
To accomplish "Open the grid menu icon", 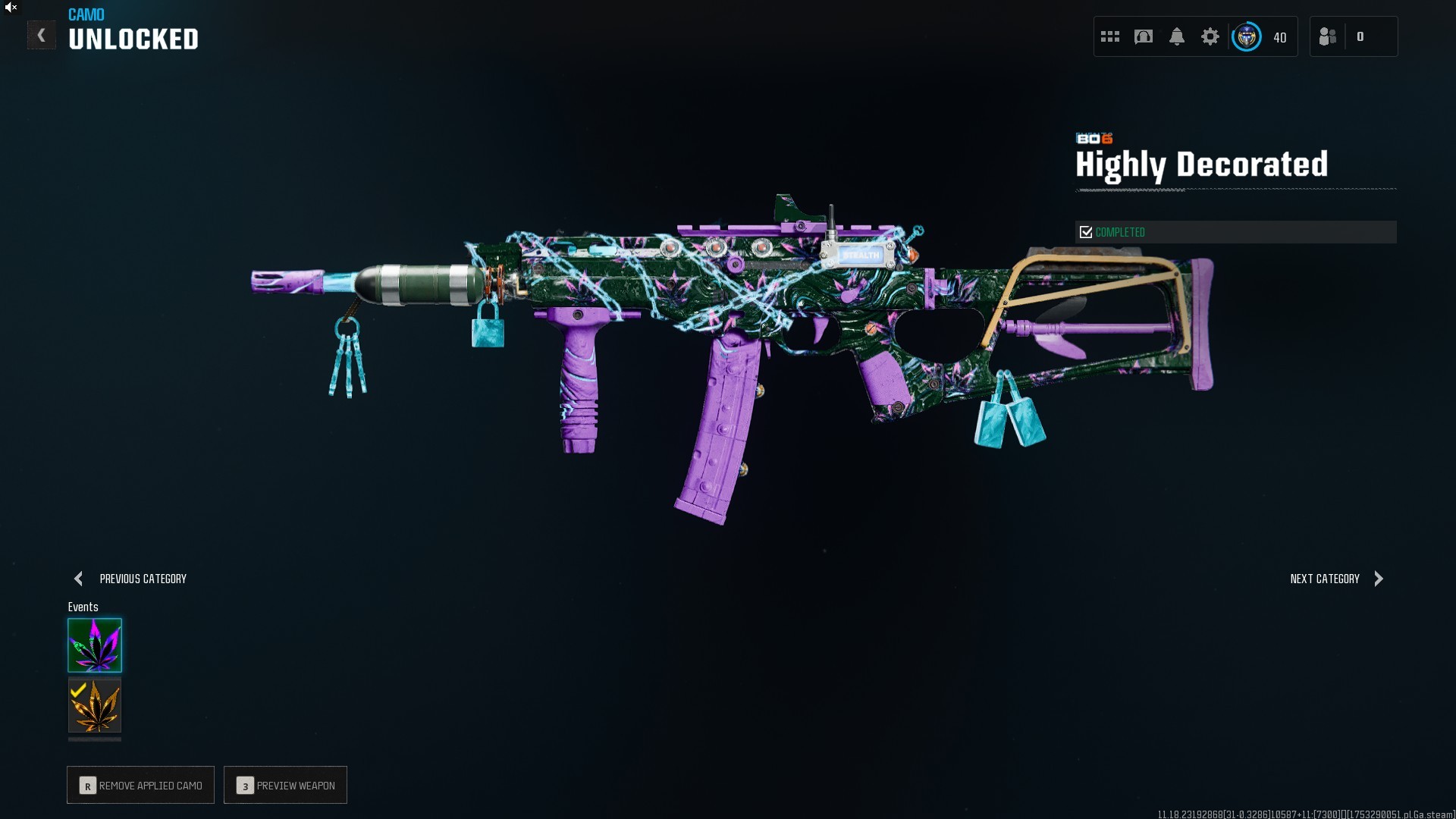I will [1110, 36].
